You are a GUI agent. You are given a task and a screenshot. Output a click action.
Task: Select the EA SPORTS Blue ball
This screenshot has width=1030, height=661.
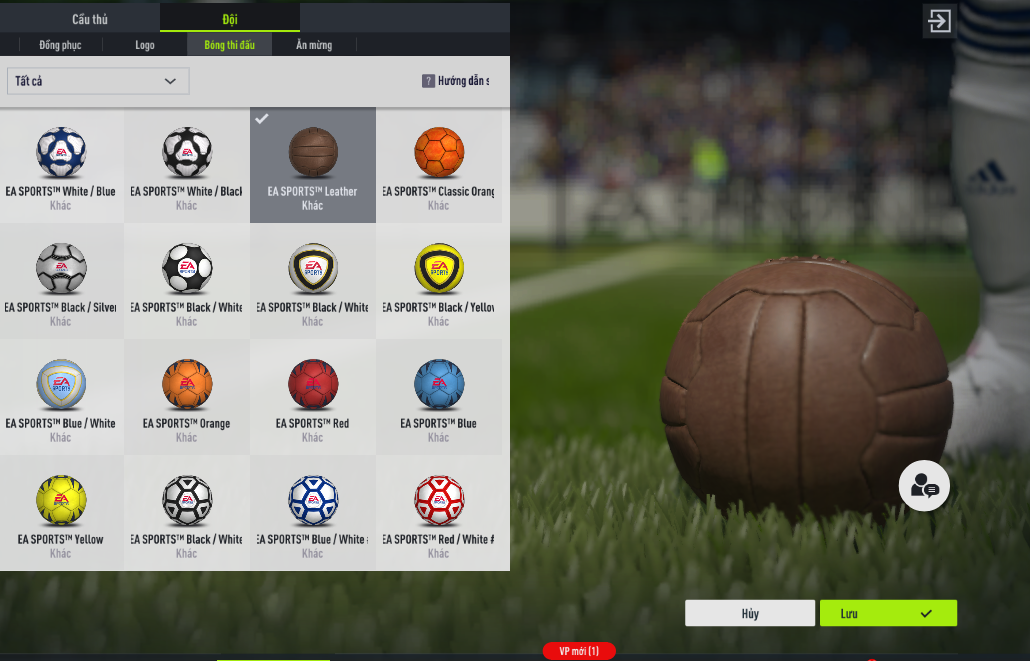point(439,397)
